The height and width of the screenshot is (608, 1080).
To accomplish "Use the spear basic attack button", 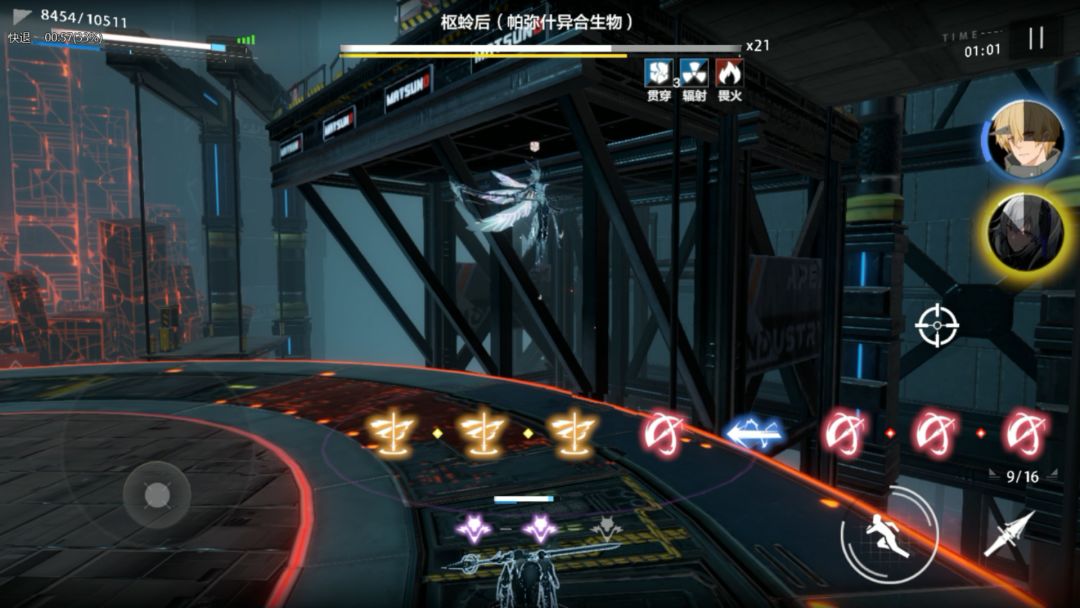I will 1008,534.
